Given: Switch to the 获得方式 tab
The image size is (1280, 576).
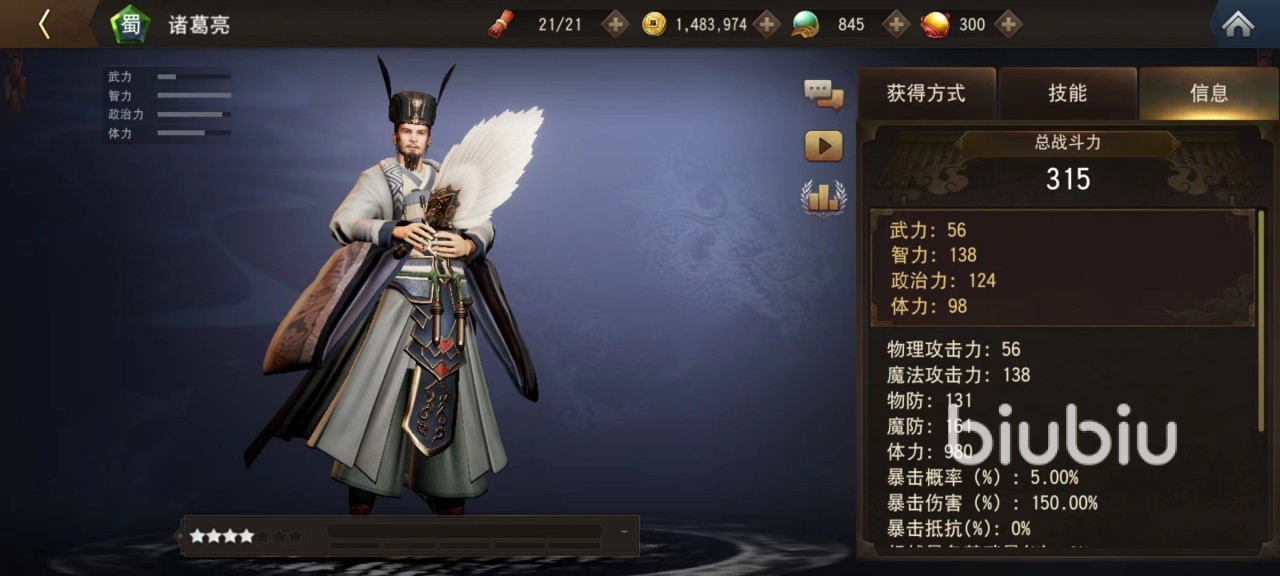Looking at the screenshot, I should point(926,94).
